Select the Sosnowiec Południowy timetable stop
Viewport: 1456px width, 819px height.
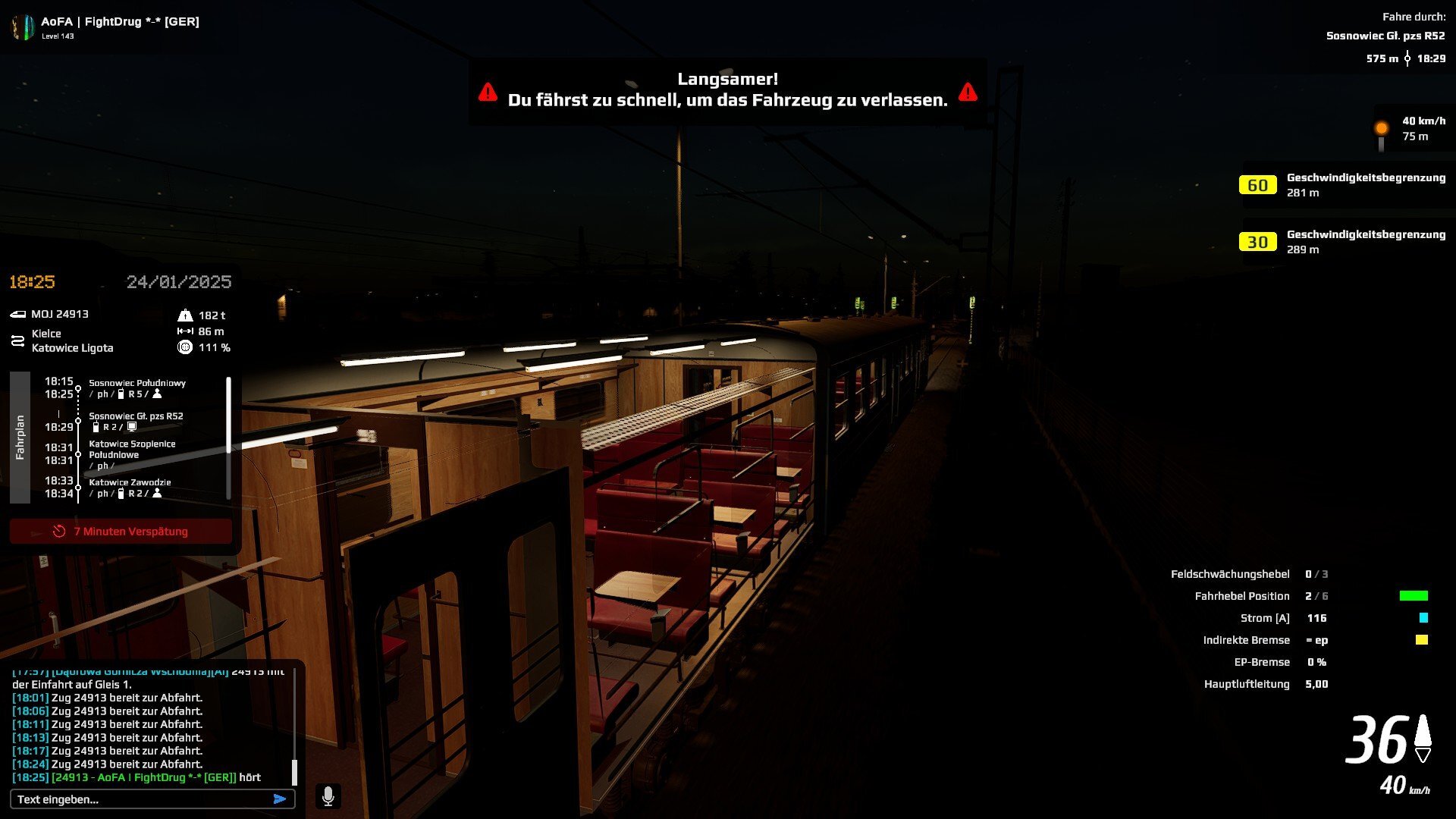(x=136, y=384)
